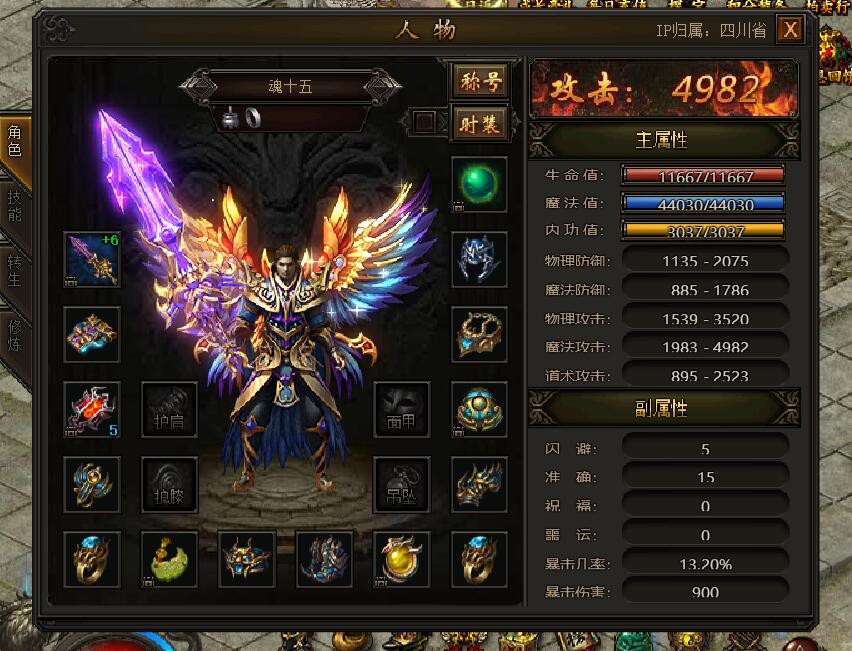Inspect the yellow orb gem slot

[402, 559]
